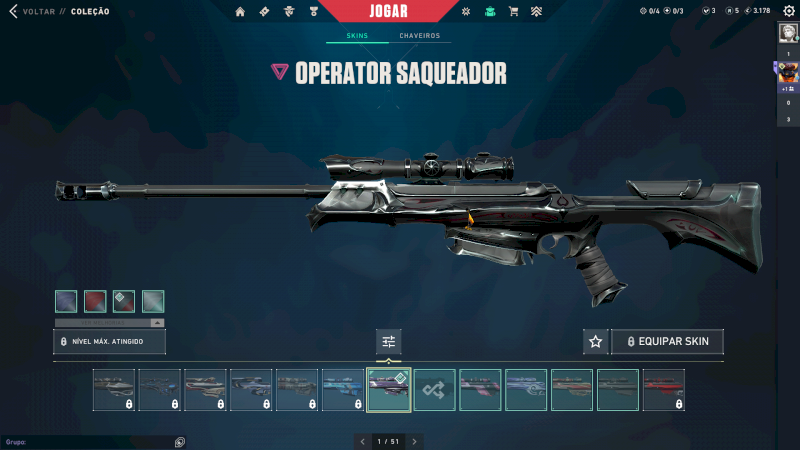Select the red Operator skin thumbnail

pos(663,390)
